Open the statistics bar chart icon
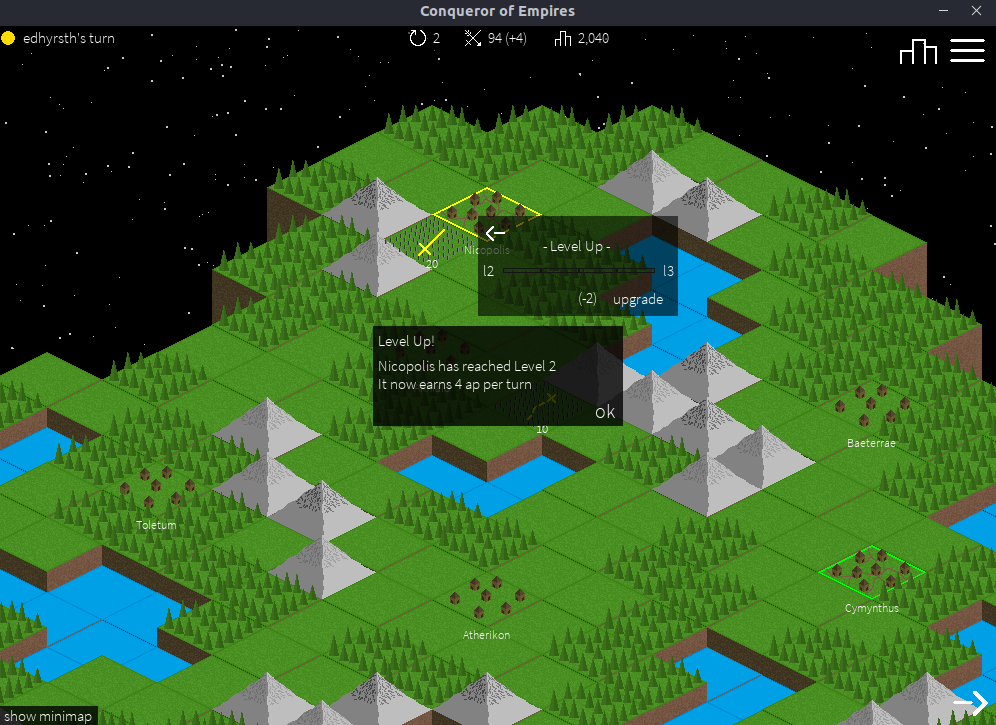Screen dimensions: 996x725 pos(918,51)
